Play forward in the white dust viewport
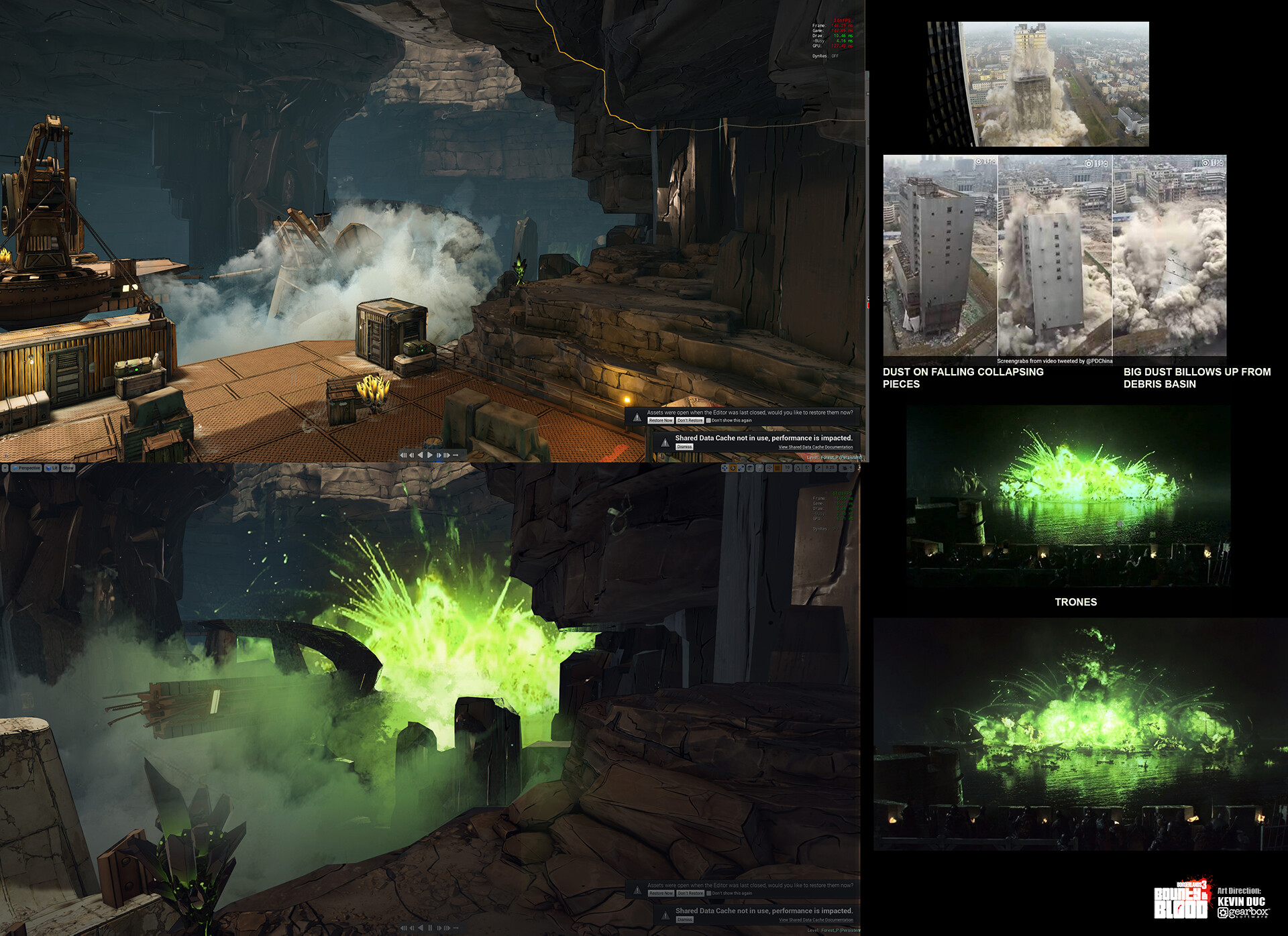 click(430, 455)
